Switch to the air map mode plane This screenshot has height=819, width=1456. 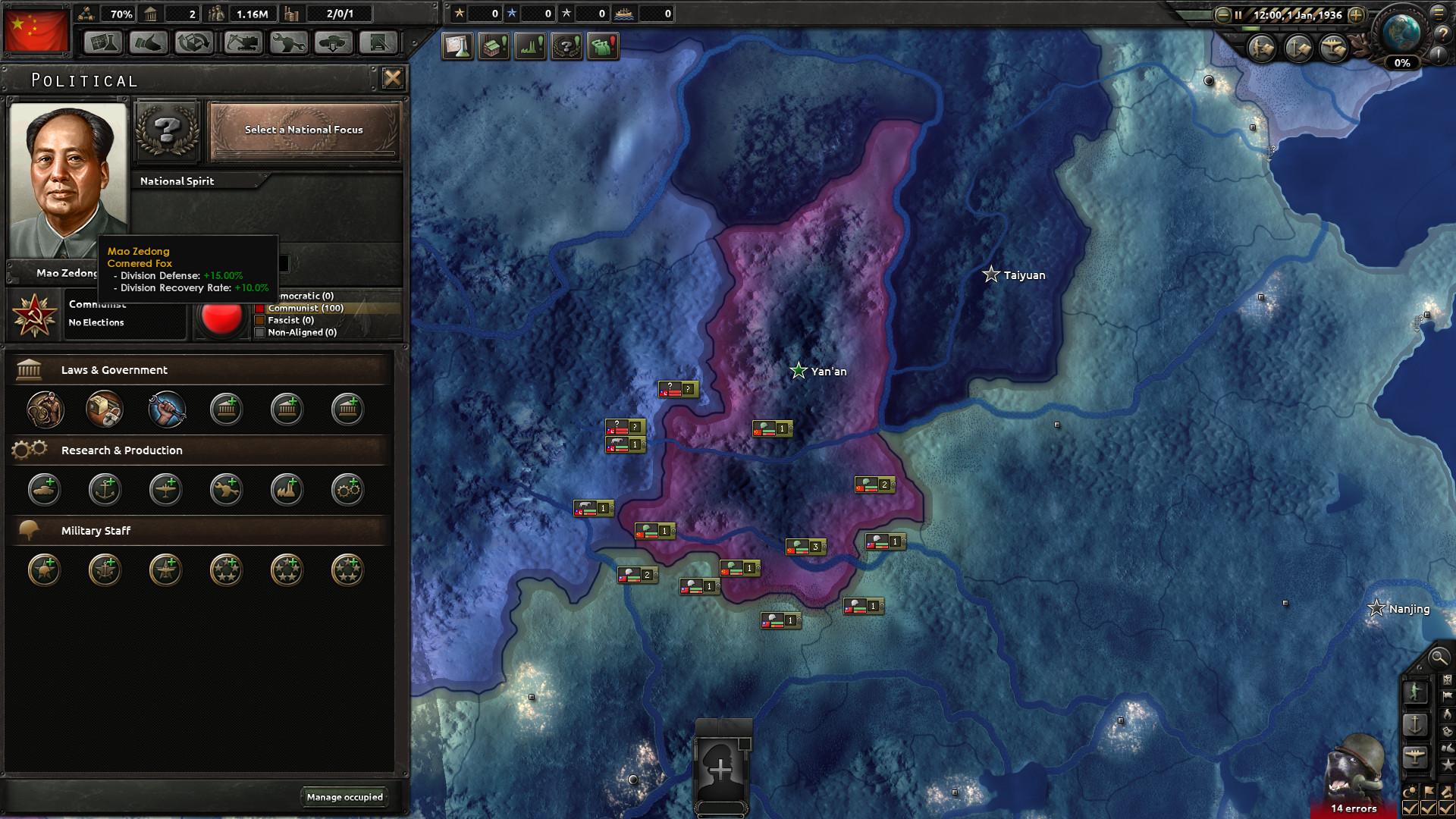[1415, 756]
